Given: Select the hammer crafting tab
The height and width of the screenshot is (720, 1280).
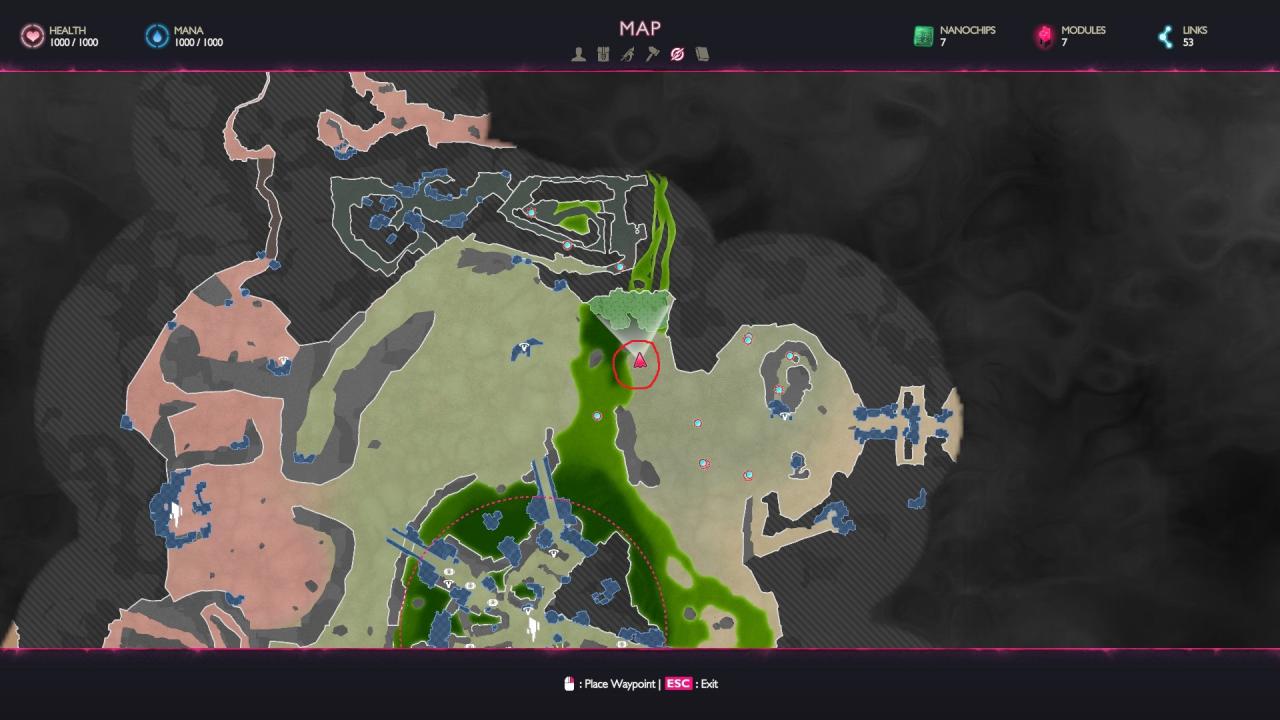Looking at the screenshot, I should (x=652, y=54).
